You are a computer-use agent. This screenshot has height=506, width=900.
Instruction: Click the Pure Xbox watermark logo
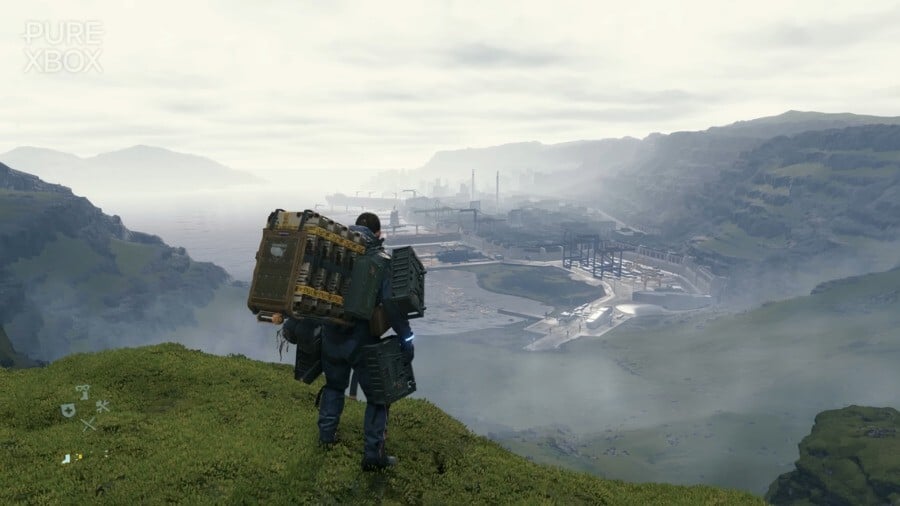pos(63,46)
